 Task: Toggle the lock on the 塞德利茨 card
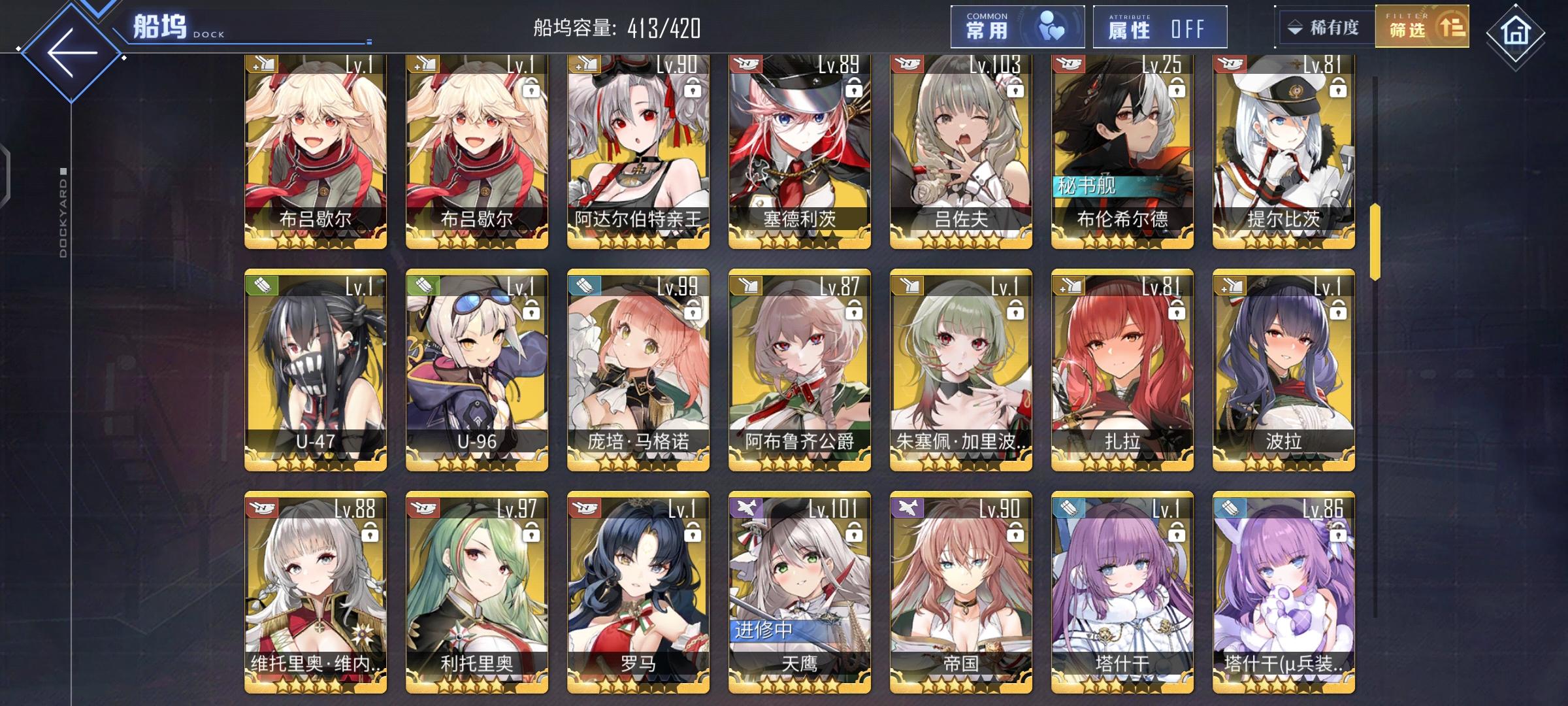(x=853, y=89)
